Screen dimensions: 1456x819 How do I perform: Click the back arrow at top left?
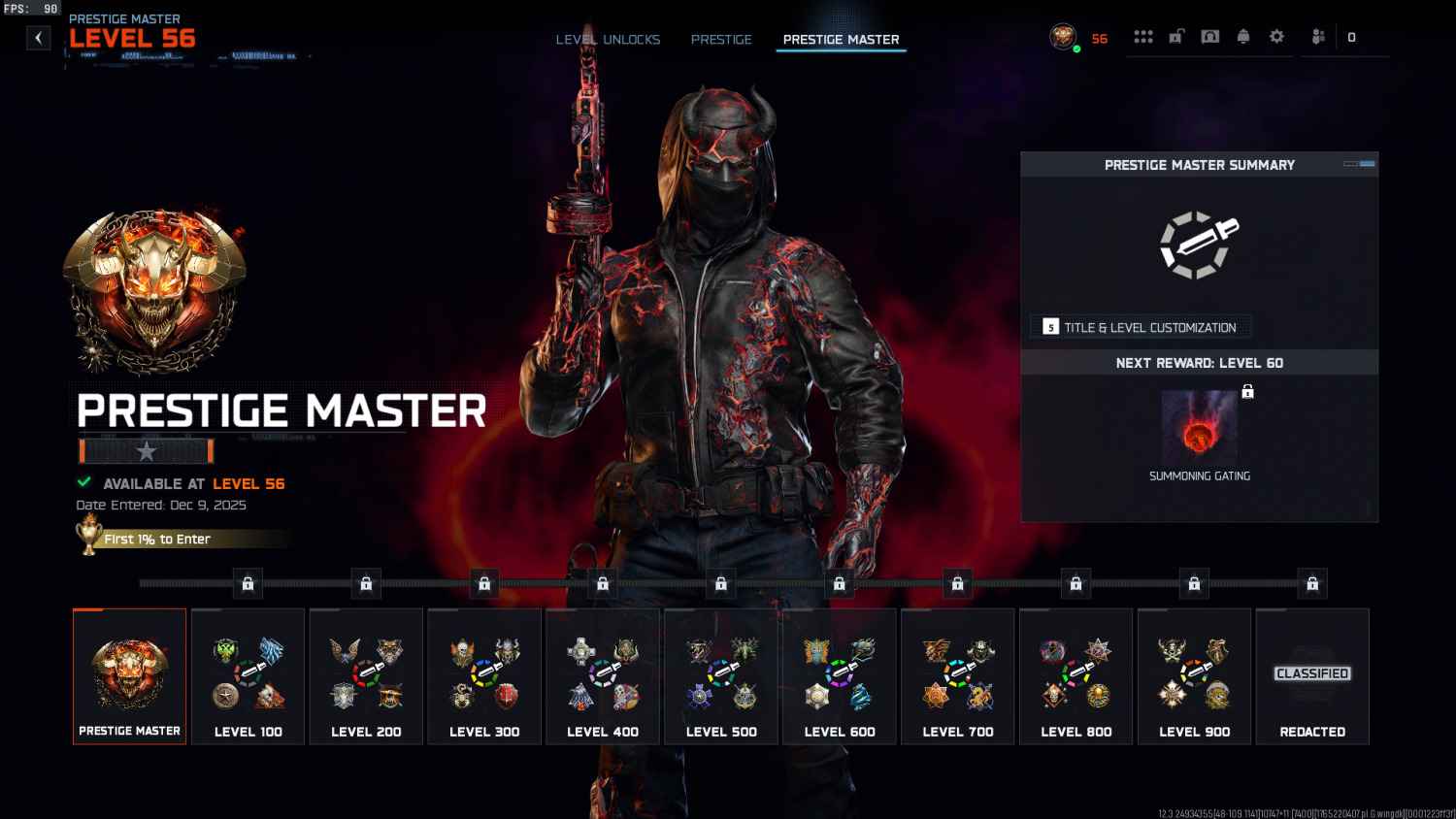pos(38,37)
